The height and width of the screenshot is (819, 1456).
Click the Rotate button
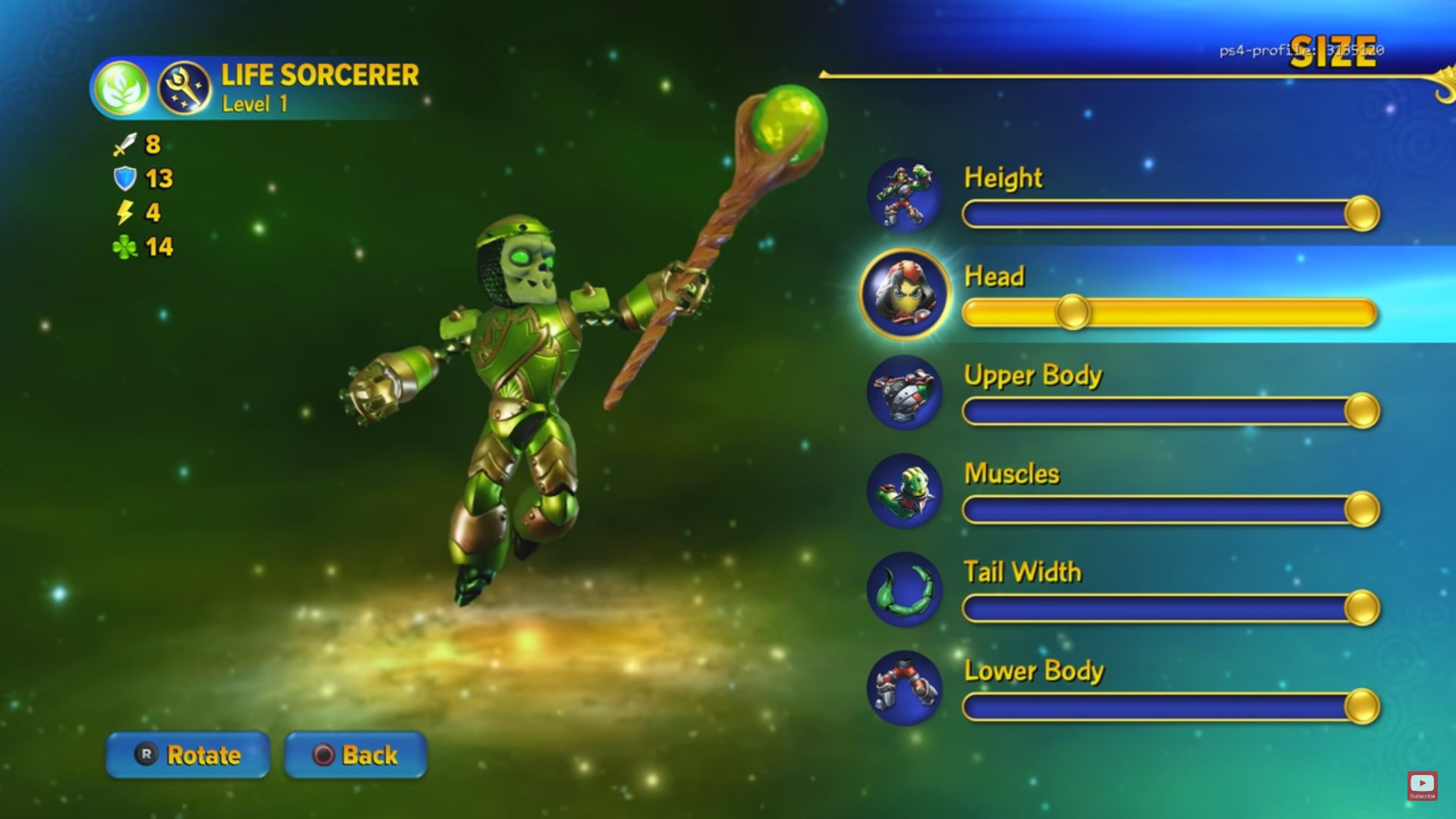coord(188,755)
